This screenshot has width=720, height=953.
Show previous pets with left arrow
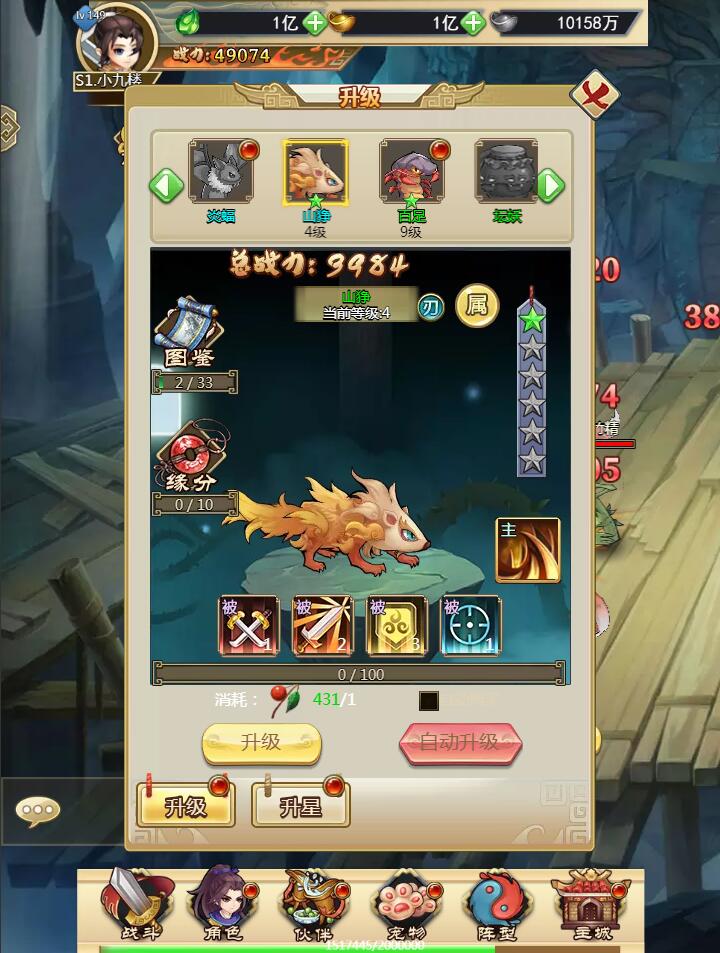coord(166,186)
